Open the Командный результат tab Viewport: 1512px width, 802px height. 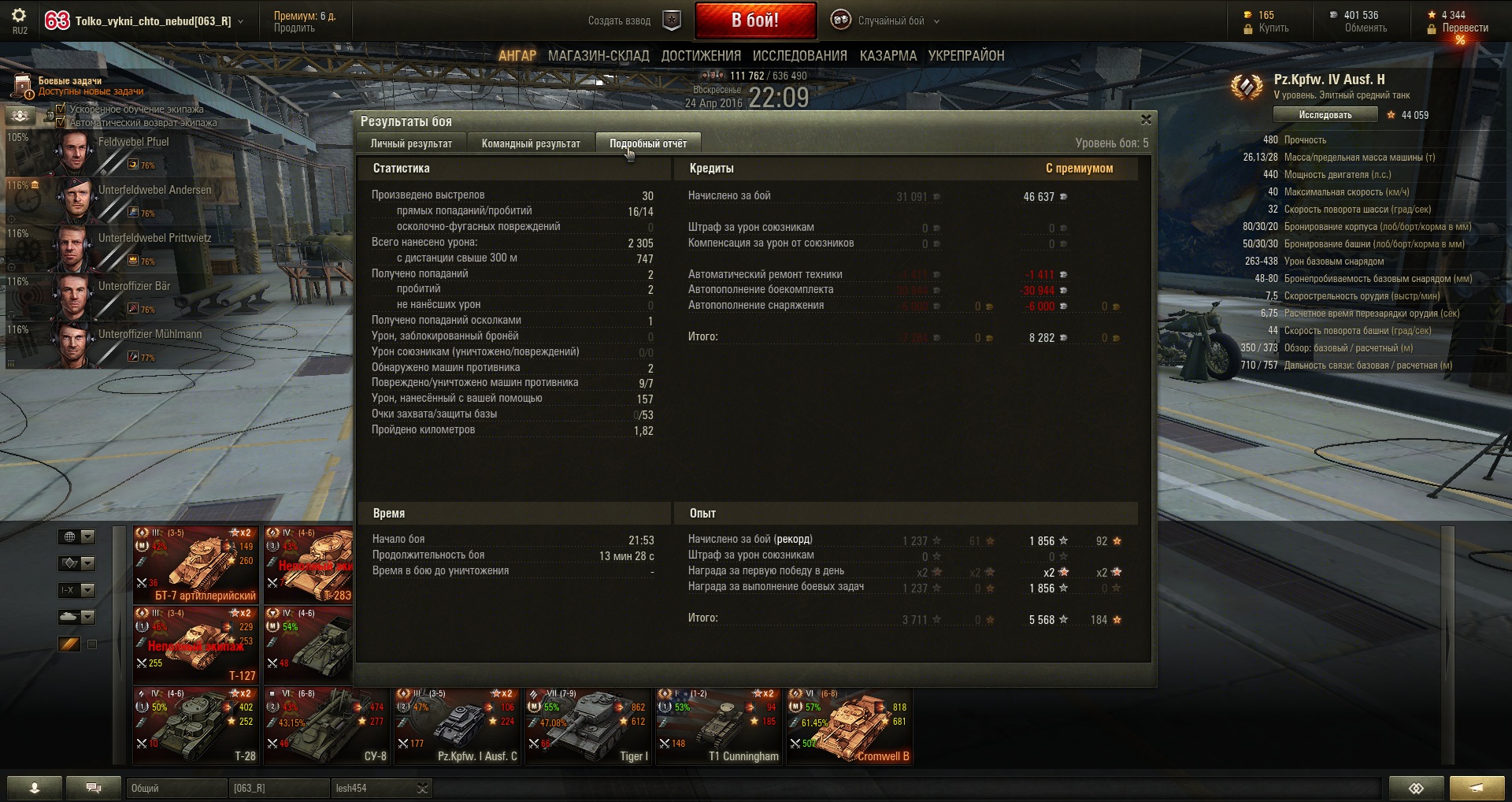(531, 143)
